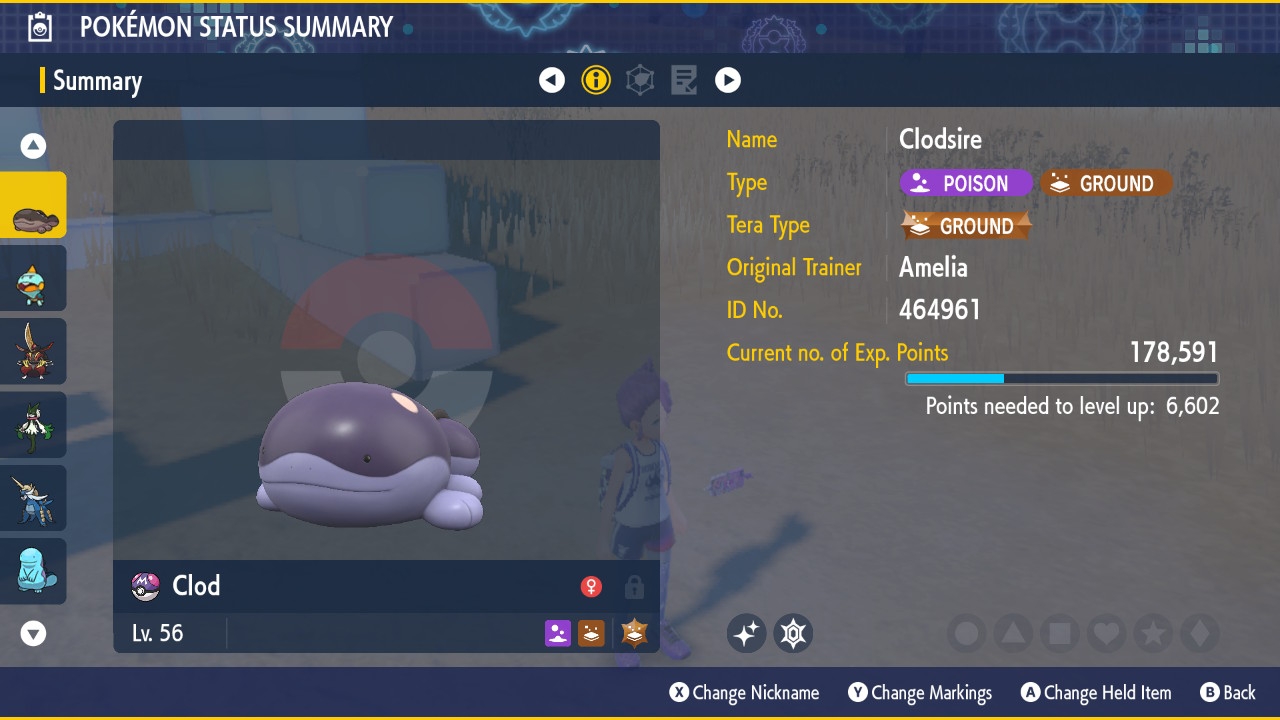The width and height of the screenshot is (1280, 720).
Task: Go to the previous summary page arrow
Action: pyautogui.click(x=552, y=80)
